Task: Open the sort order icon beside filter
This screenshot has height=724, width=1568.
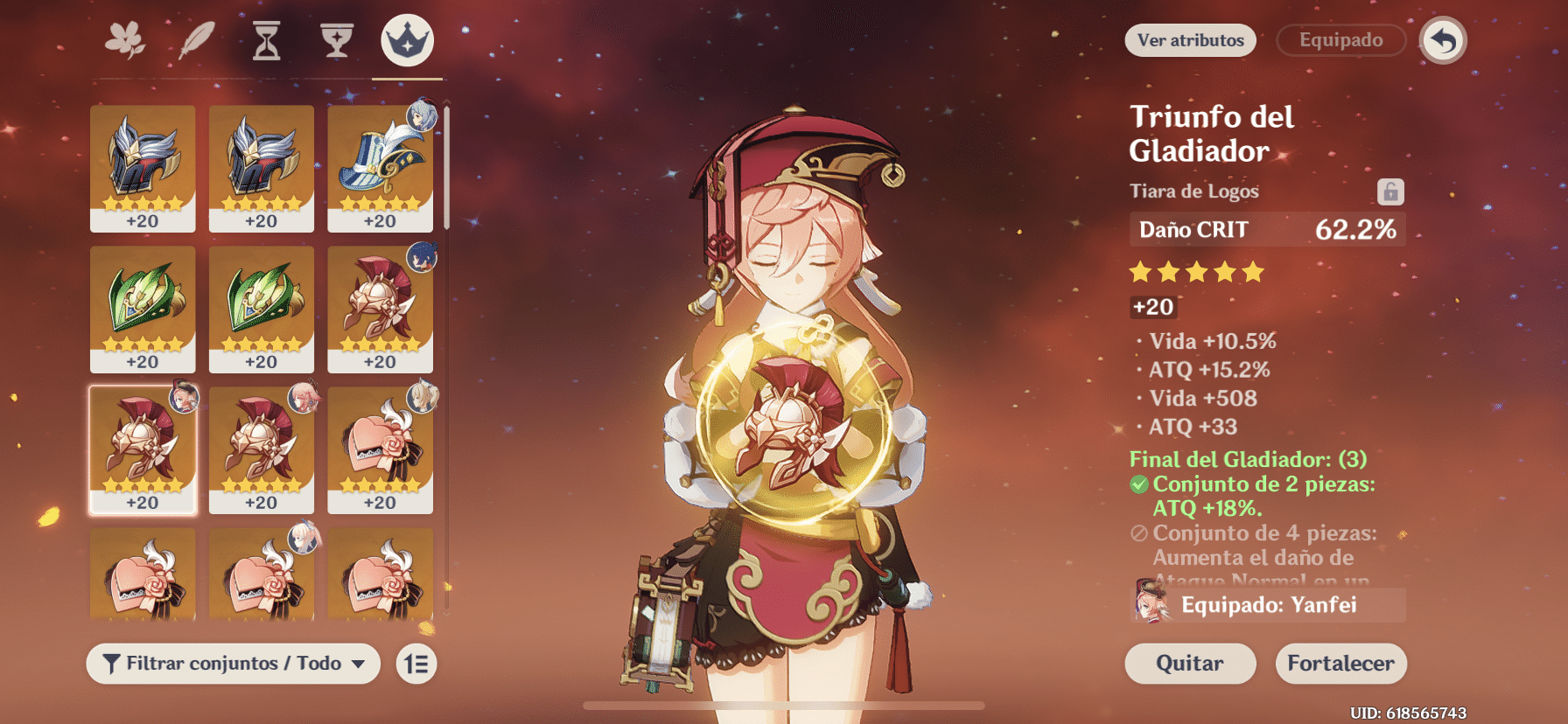Action: [x=416, y=664]
